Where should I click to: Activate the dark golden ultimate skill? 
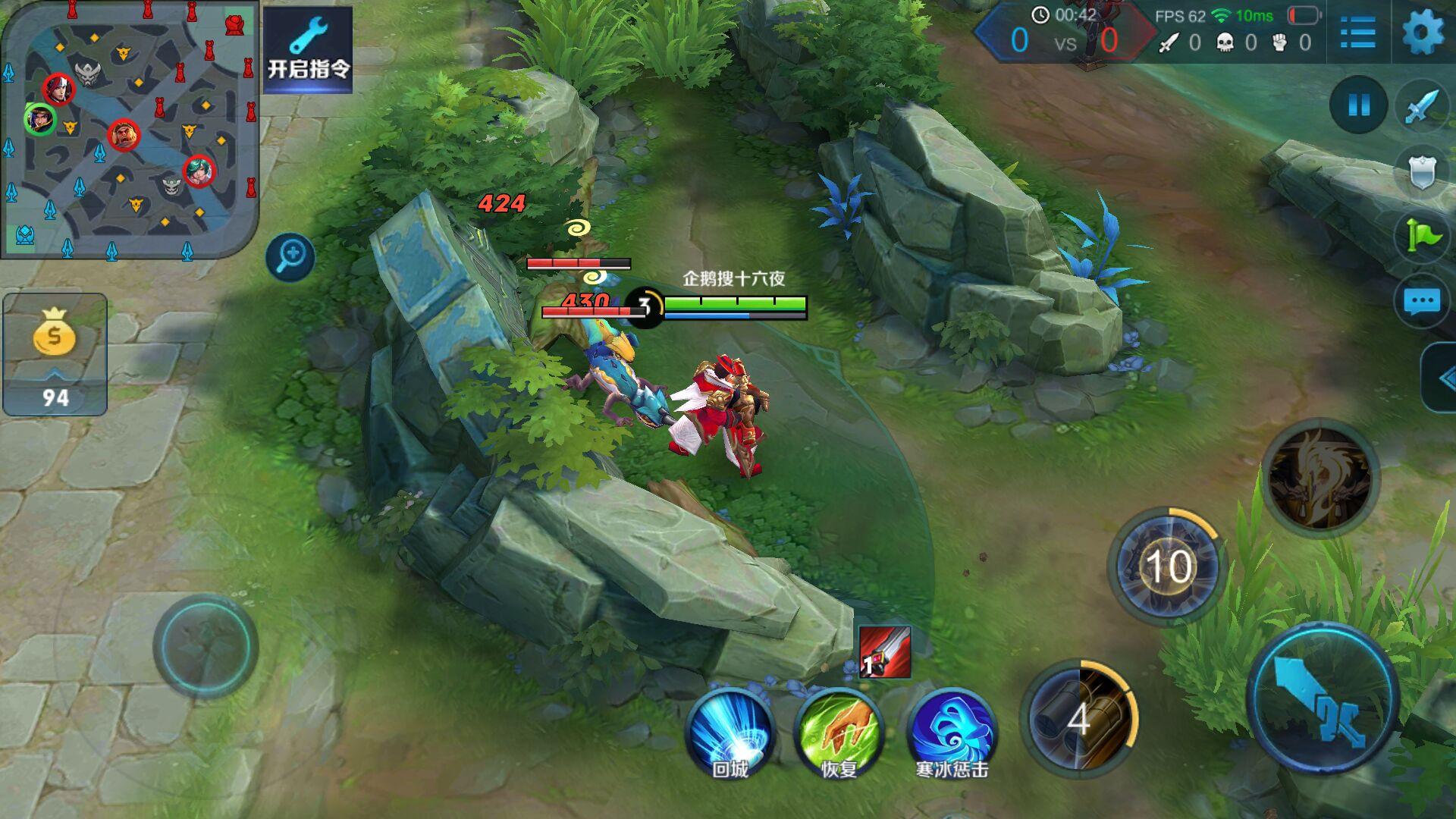coord(1320,479)
